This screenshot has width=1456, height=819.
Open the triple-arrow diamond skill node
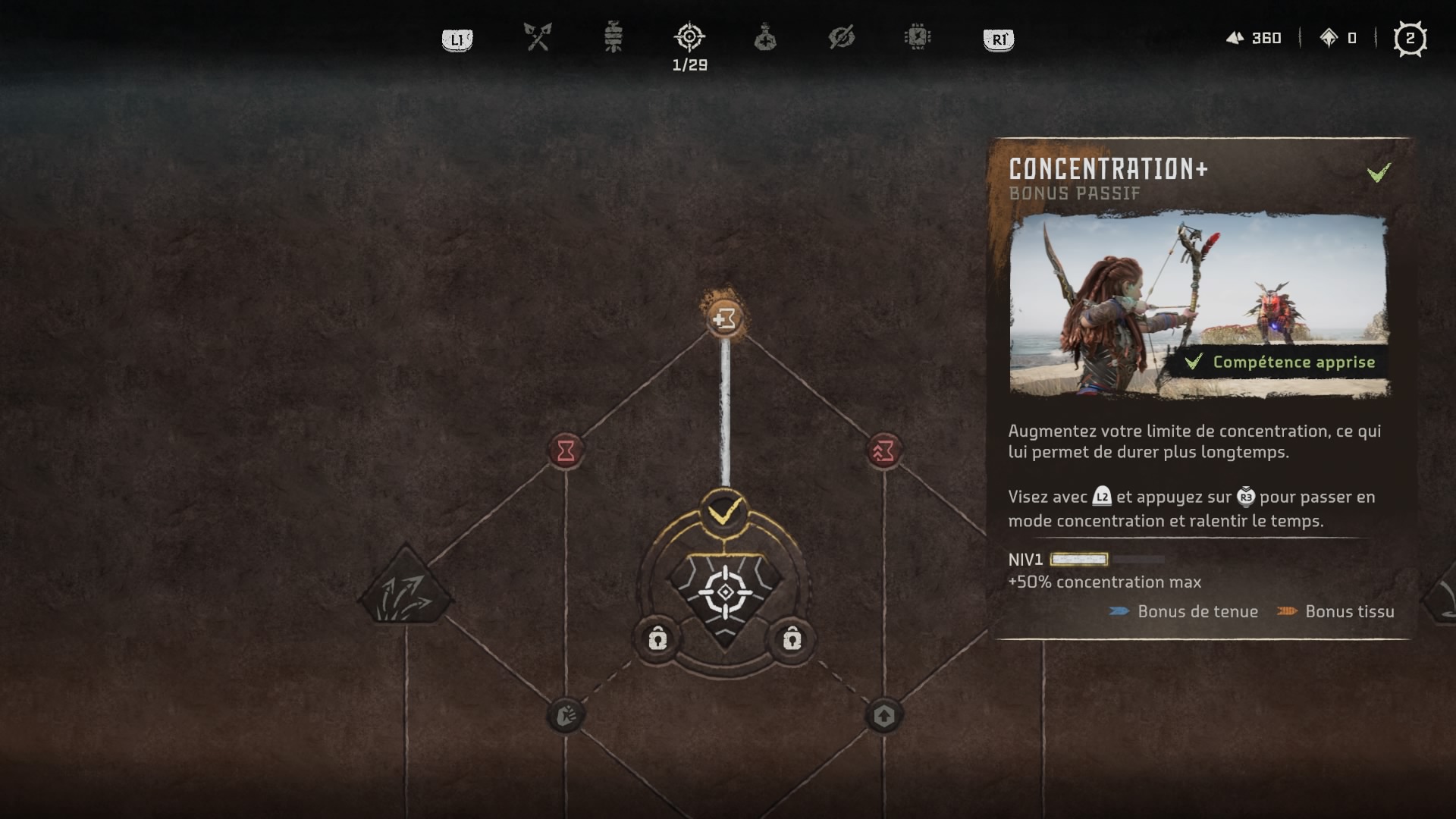406,588
